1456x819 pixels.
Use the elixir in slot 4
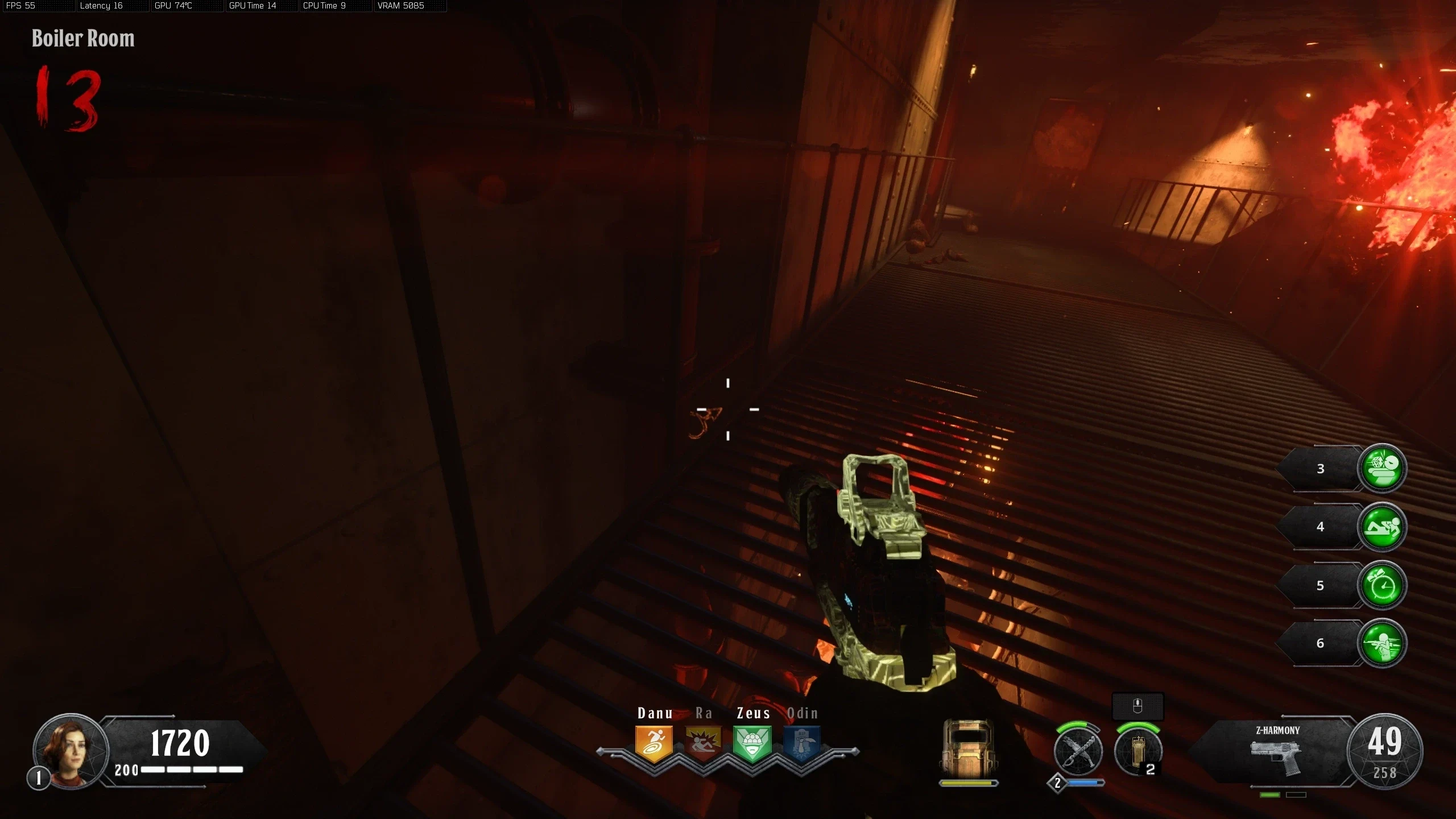point(1382,527)
